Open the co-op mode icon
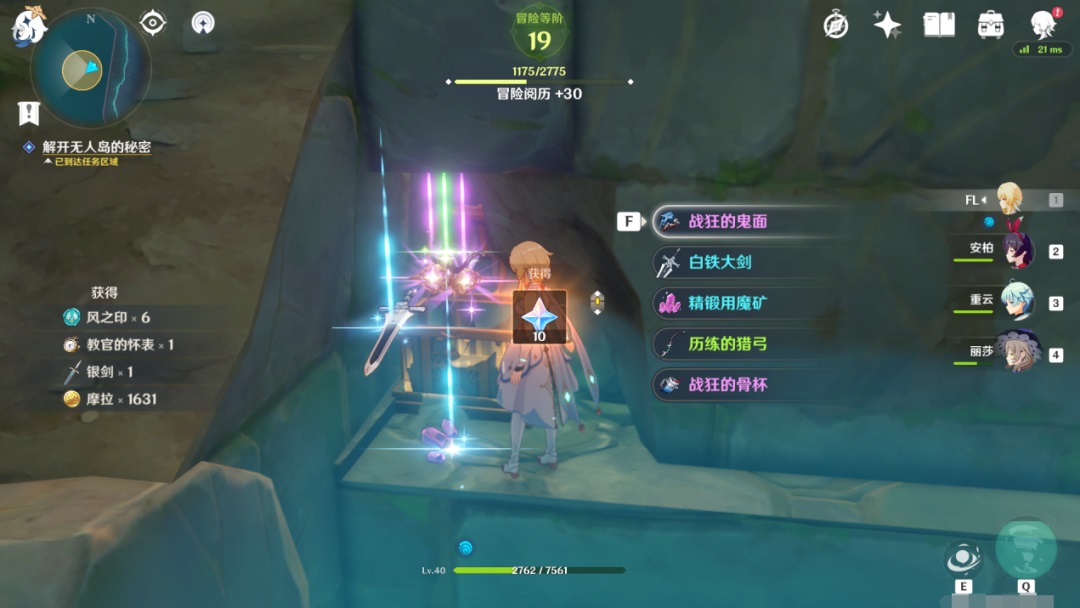Image resolution: width=1080 pixels, height=608 pixels. (204, 23)
